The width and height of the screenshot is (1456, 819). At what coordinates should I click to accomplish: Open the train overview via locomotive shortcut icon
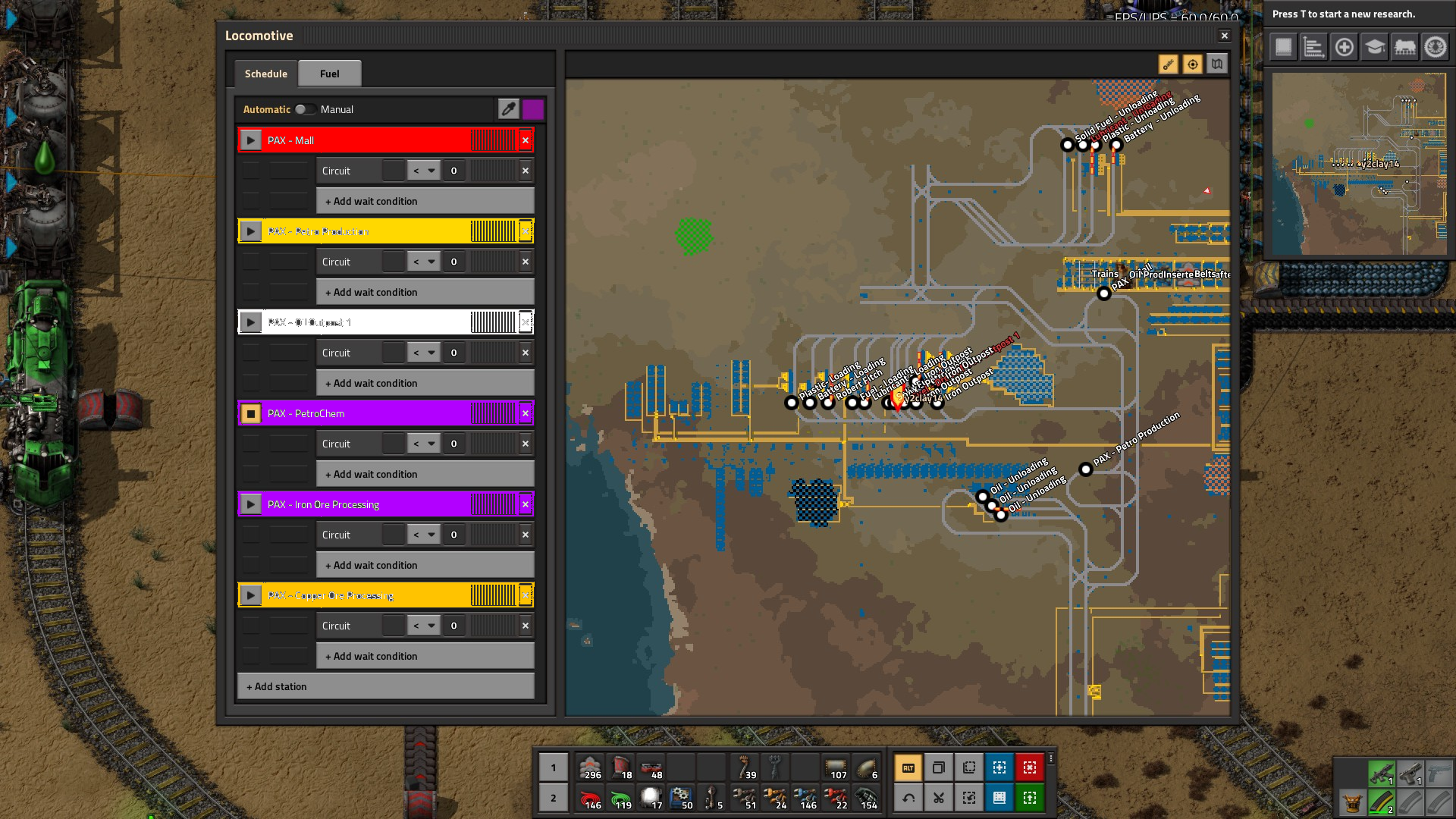pyautogui.click(x=1404, y=46)
